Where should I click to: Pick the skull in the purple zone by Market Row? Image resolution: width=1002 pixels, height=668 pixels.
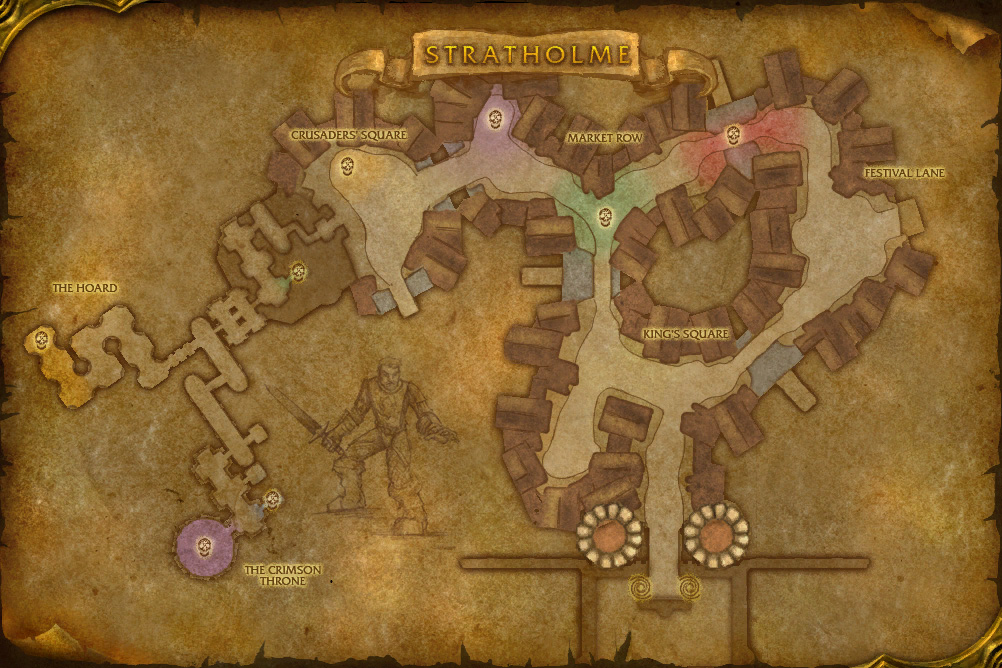tap(495, 120)
